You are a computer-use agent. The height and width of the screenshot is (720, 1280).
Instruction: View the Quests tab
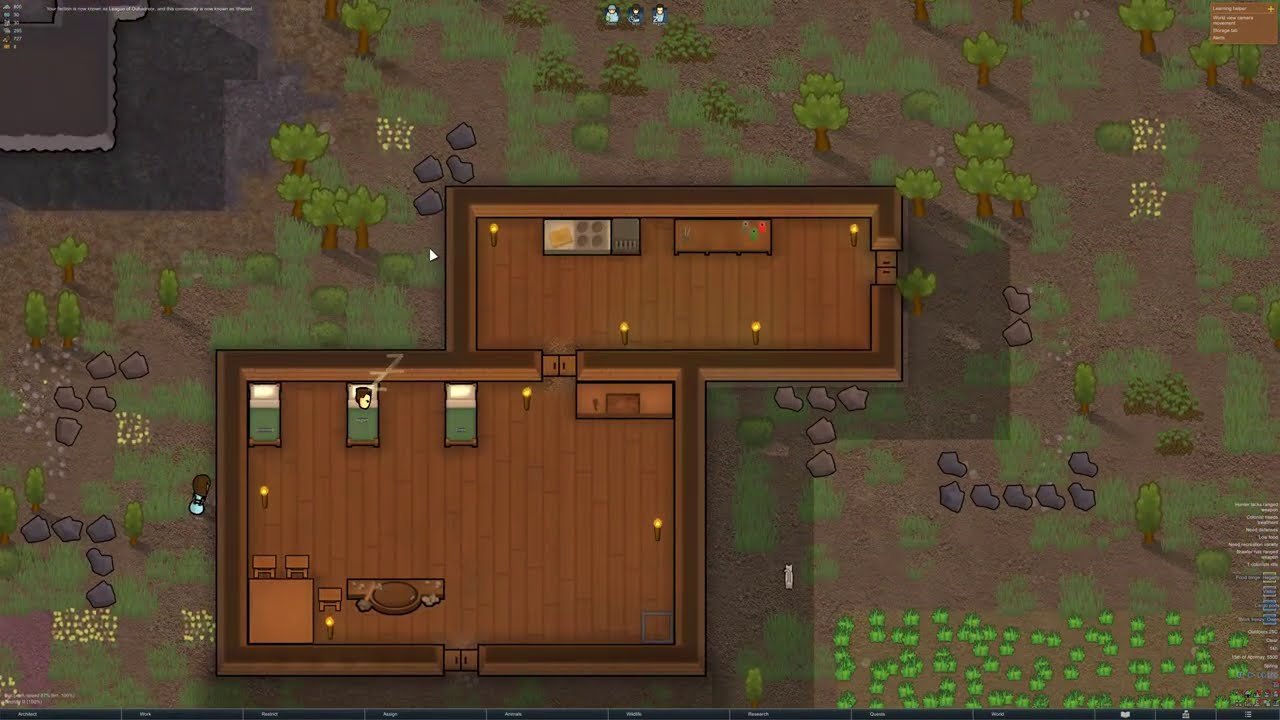[x=877, y=714]
